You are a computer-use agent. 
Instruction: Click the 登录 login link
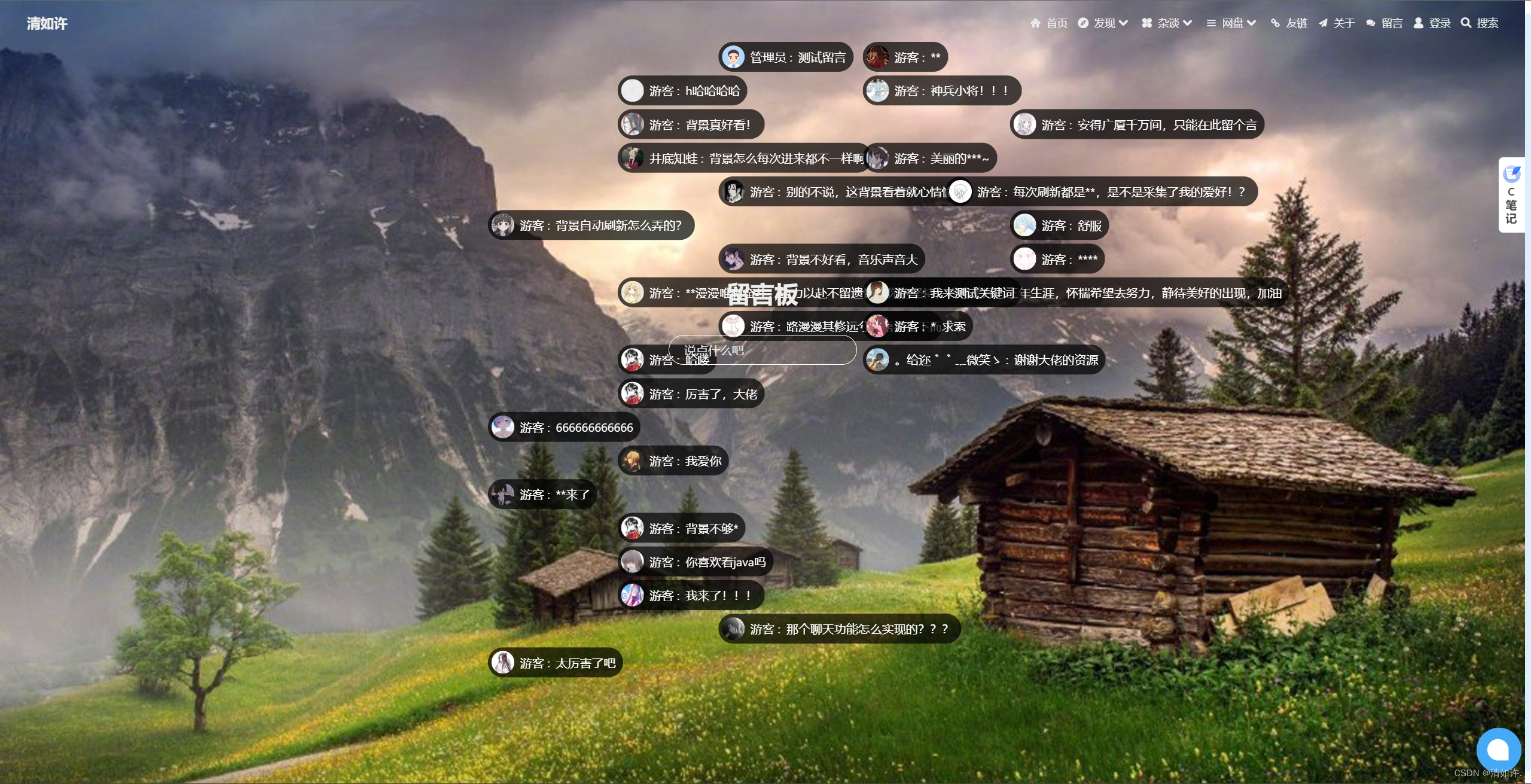[1432, 23]
